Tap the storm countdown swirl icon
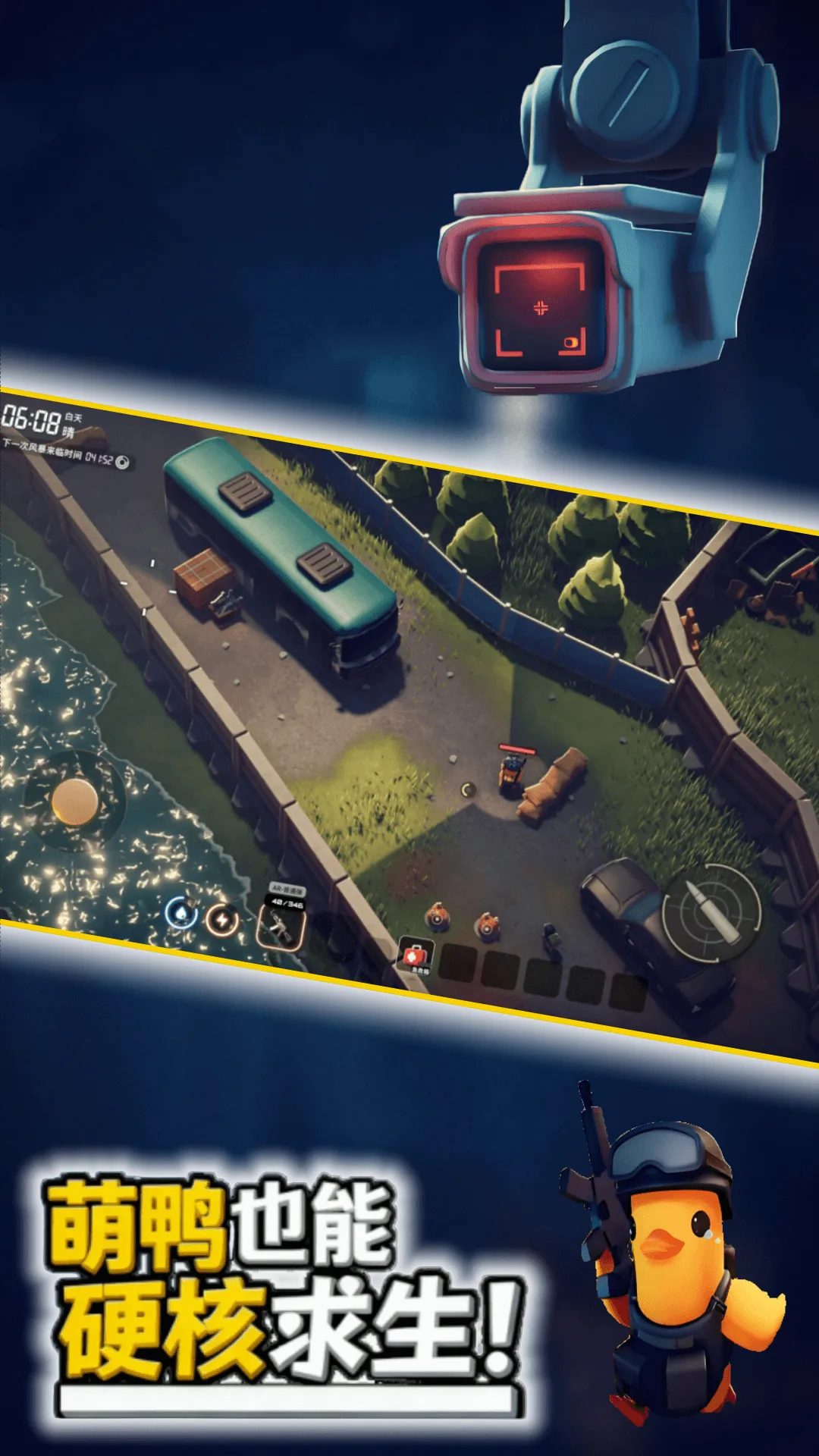The height and width of the screenshot is (1456, 819). (x=122, y=462)
